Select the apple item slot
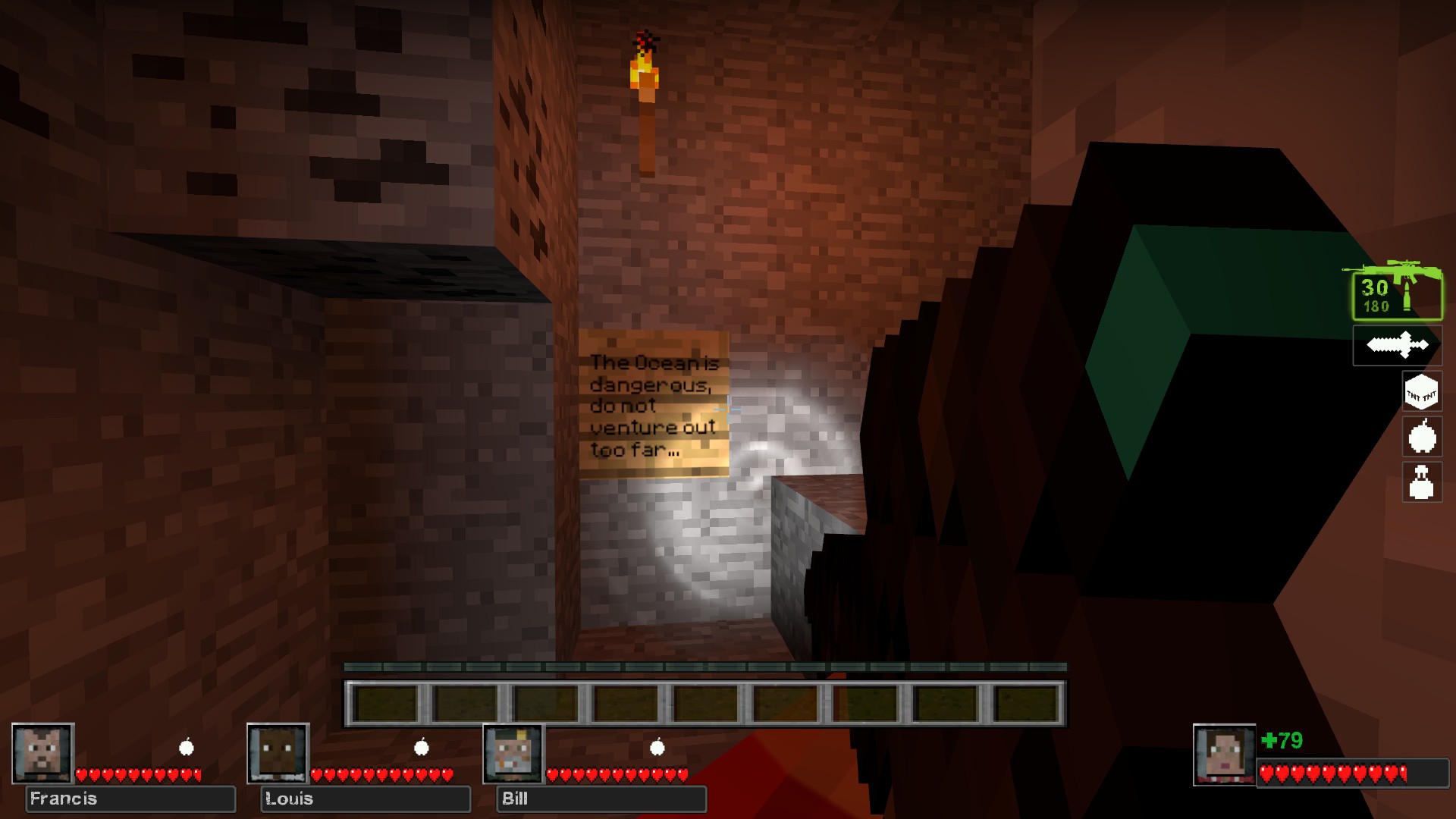 [x=1421, y=437]
